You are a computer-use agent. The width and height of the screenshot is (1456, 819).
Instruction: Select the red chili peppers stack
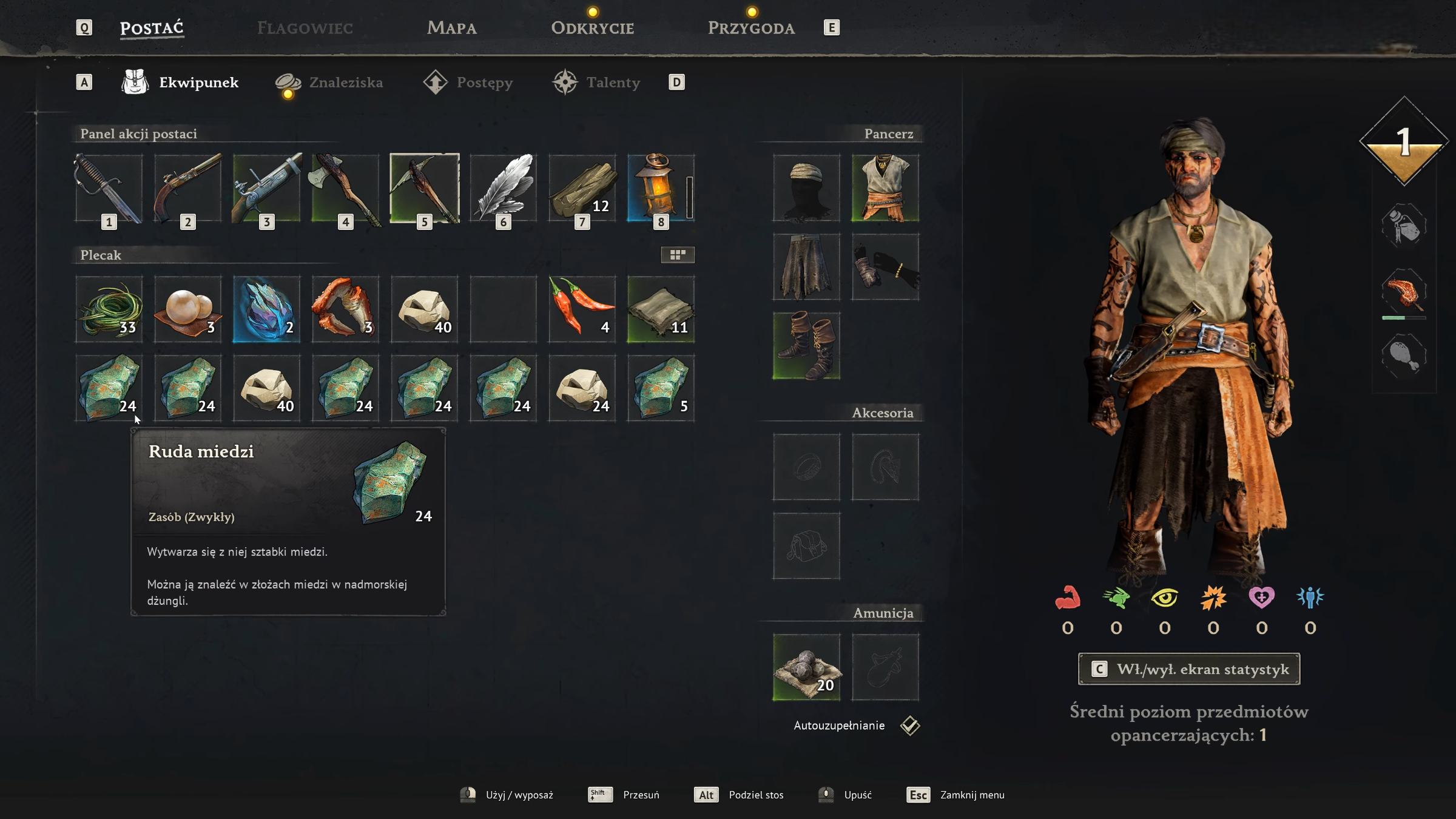pos(582,309)
